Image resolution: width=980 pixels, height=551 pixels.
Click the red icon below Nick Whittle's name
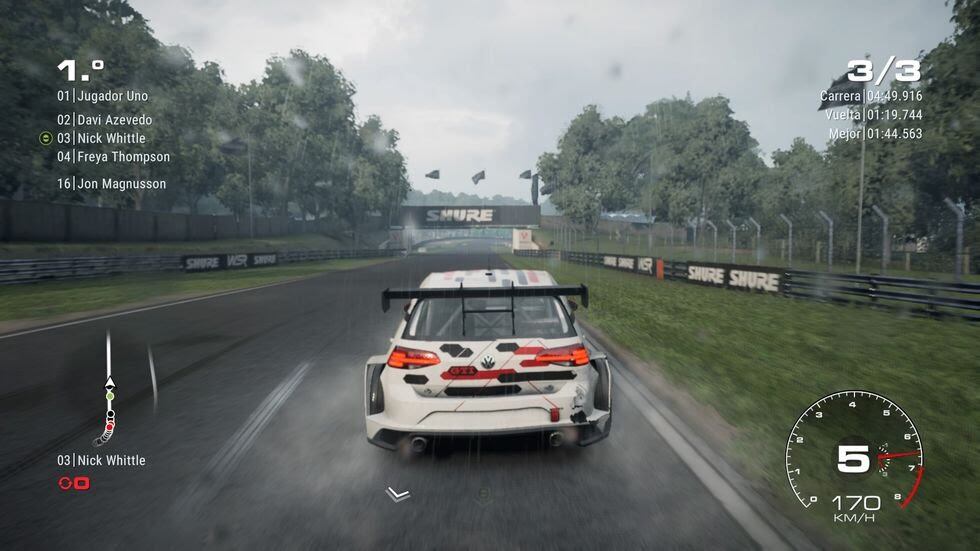pyautogui.click(x=74, y=483)
